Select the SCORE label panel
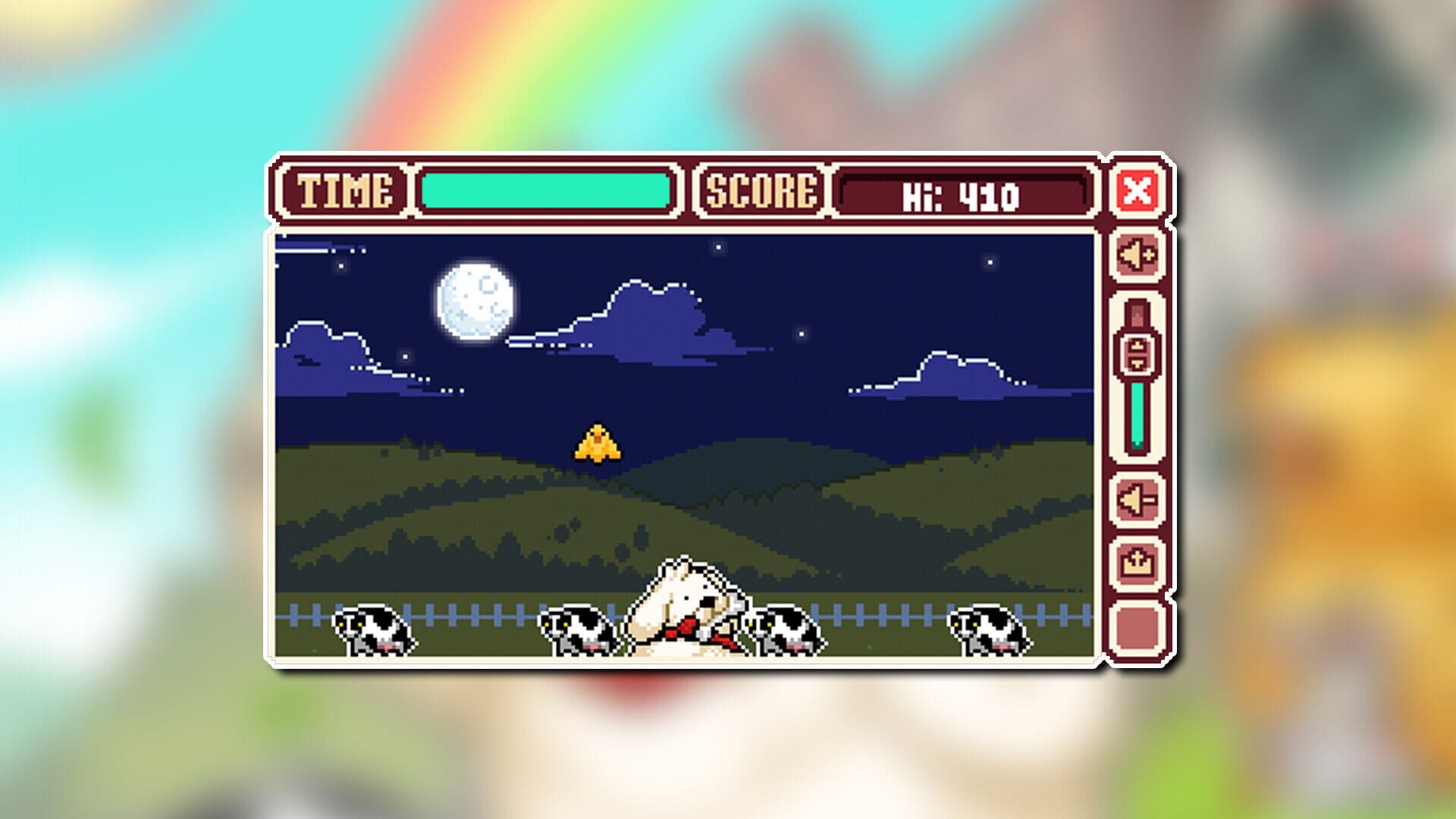This screenshot has width=1456, height=819. click(761, 191)
